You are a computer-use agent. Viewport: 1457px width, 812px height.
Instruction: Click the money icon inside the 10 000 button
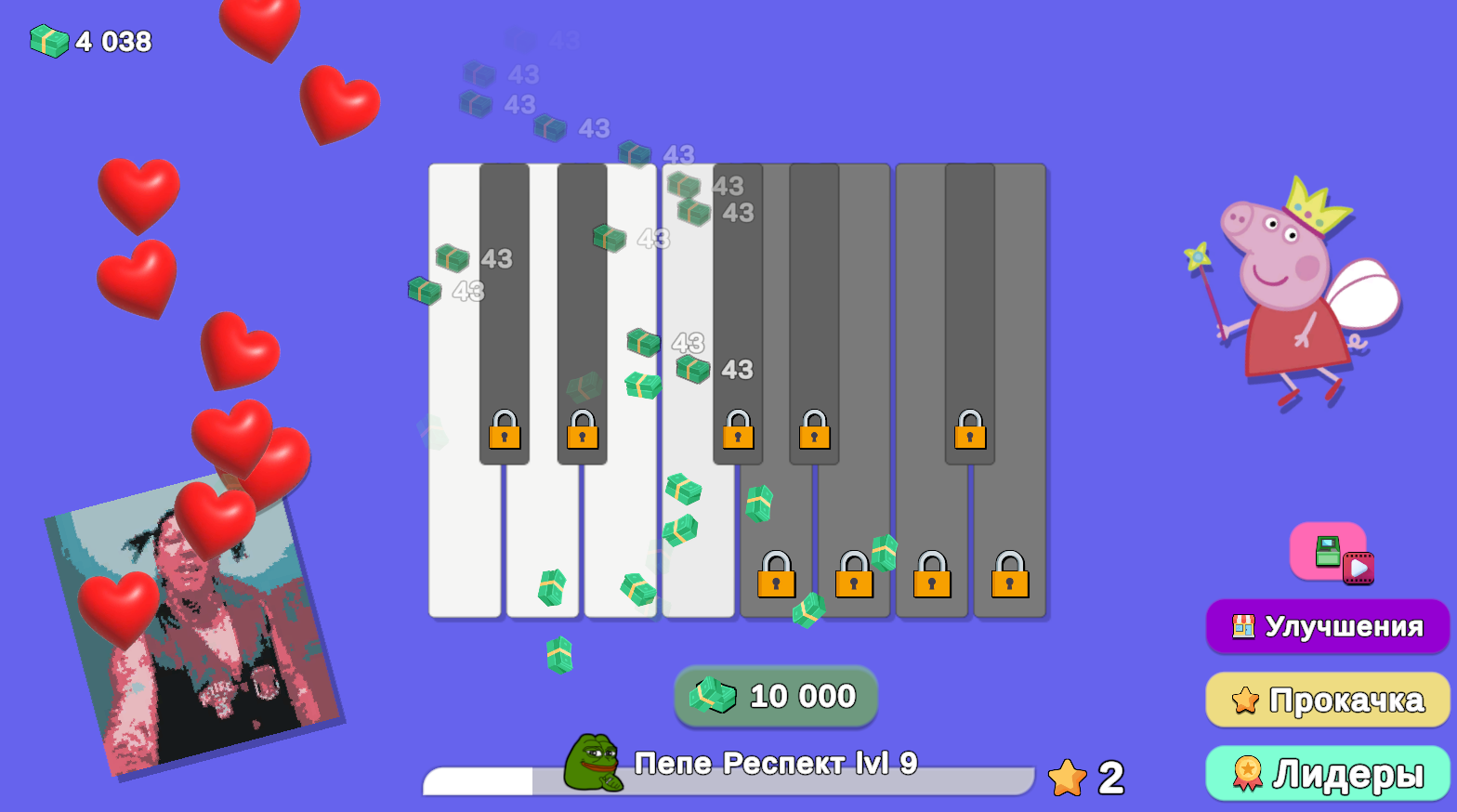[712, 697]
